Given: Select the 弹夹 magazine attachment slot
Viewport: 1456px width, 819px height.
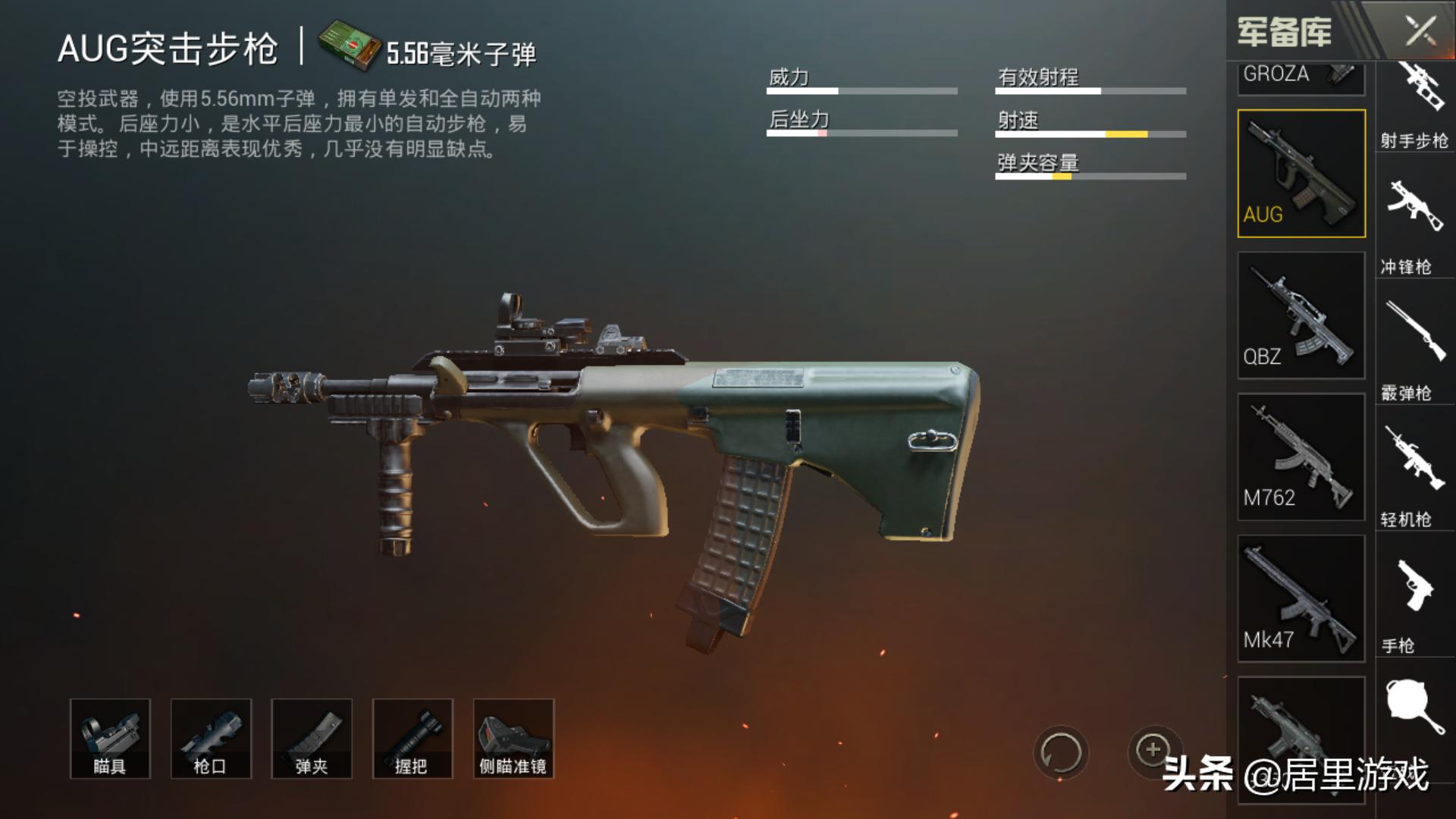Looking at the screenshot, I should [x=312, y=739].
